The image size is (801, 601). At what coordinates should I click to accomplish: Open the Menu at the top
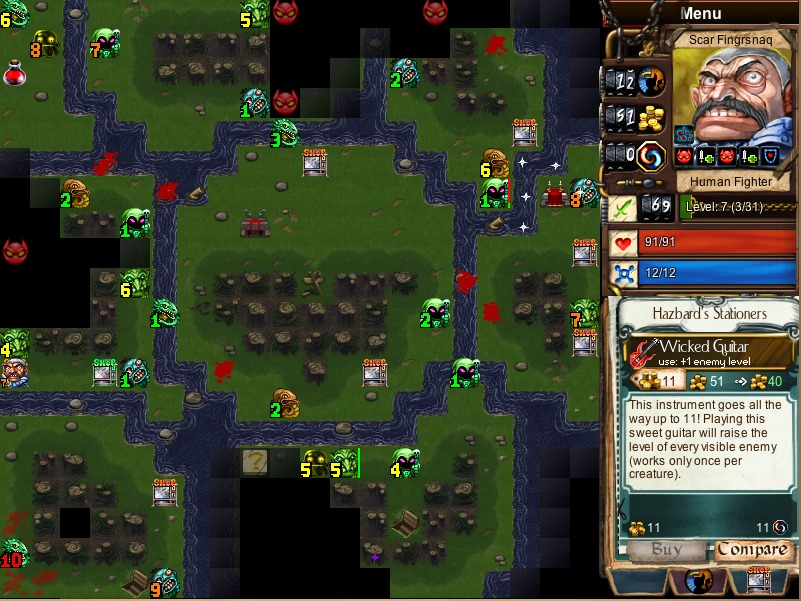[x=700, y=14]
